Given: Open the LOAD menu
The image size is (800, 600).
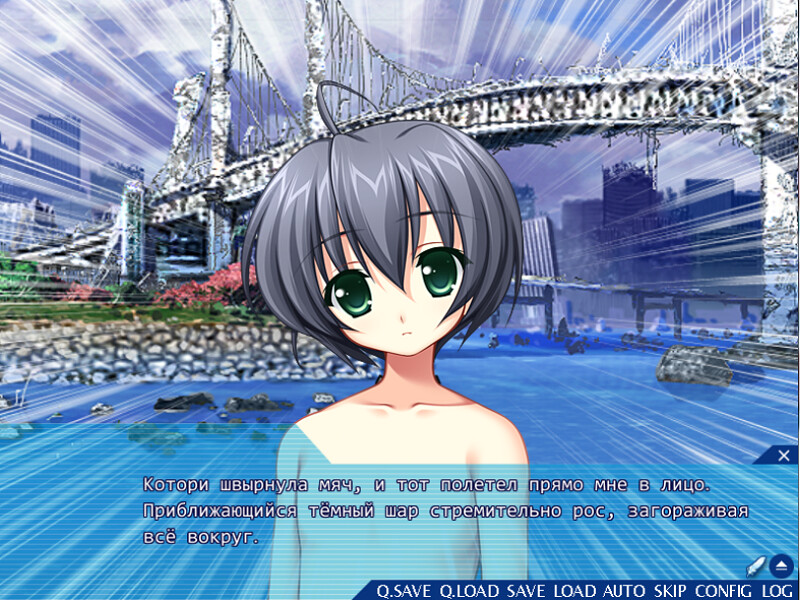Looking at the screenshot, I should [575, 591].
